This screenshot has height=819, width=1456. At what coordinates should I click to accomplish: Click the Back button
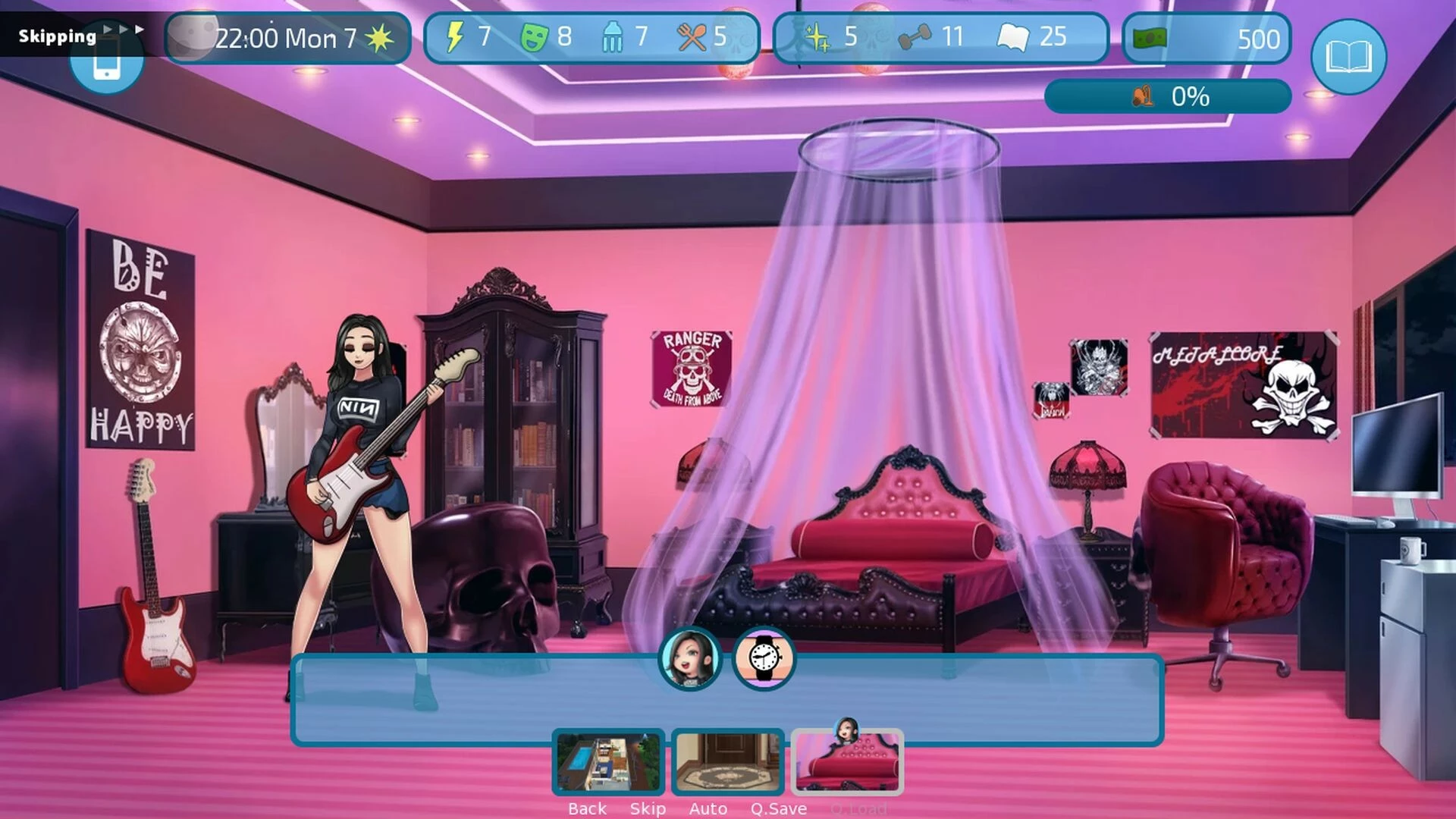pos(587,808)
